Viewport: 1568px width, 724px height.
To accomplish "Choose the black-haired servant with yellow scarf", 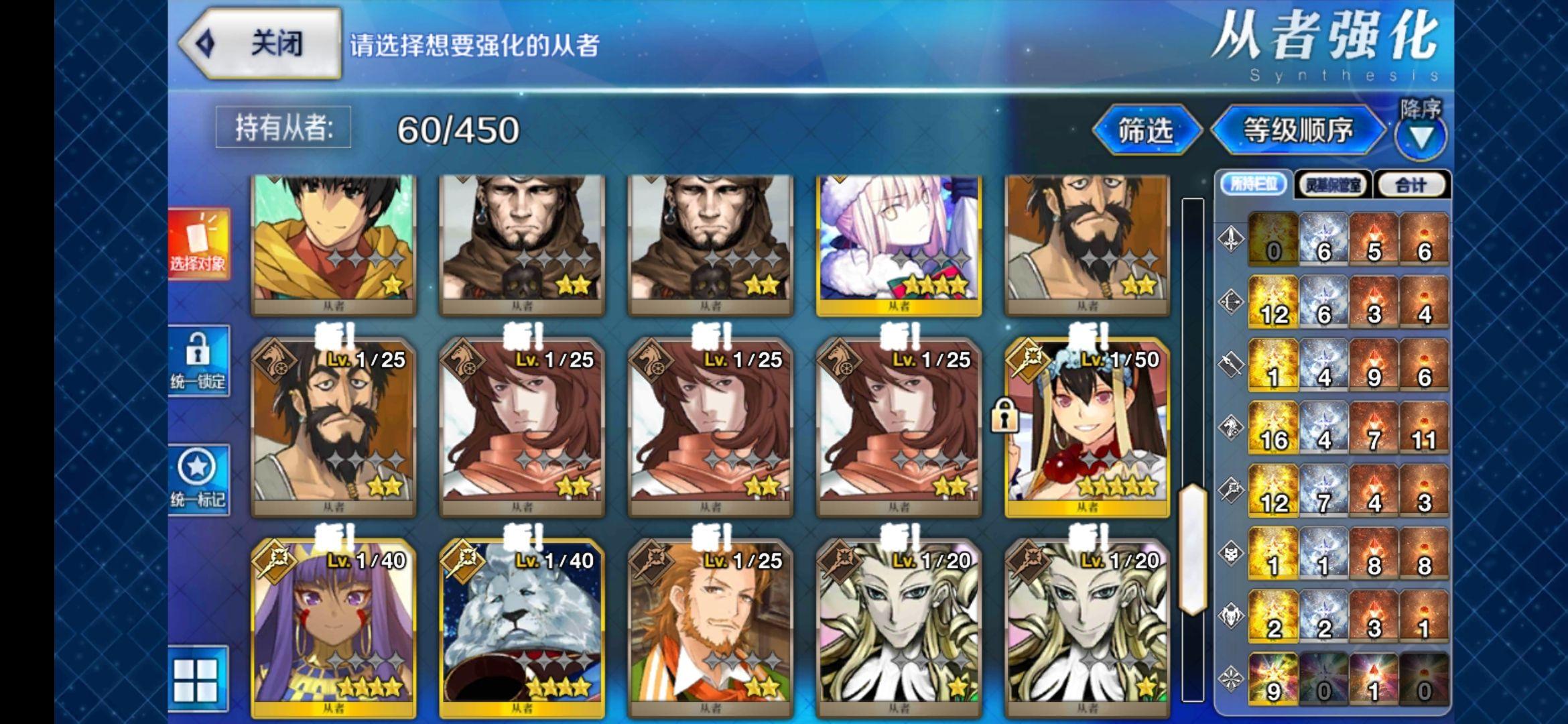I will pyautogui.click(x=333, y=245).
